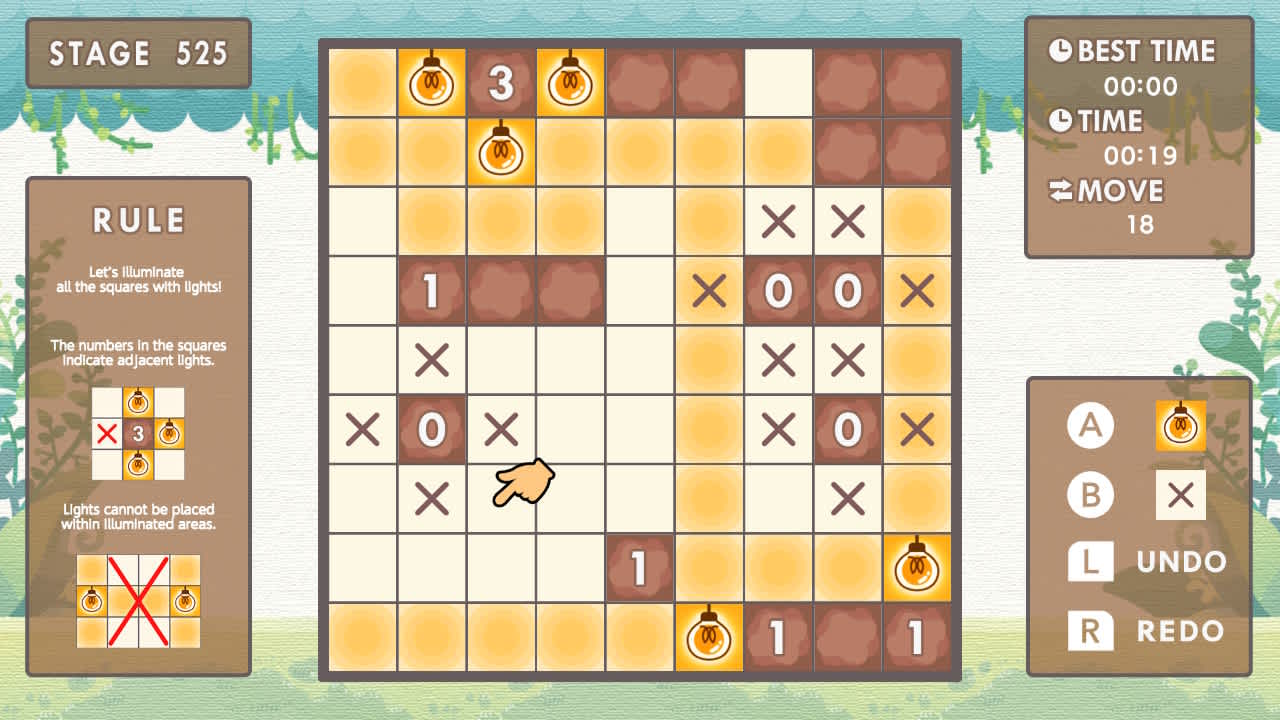The image size is (1280, 720).
Task: Select the light bulb in the top row
Action: (x=432, y=82)
